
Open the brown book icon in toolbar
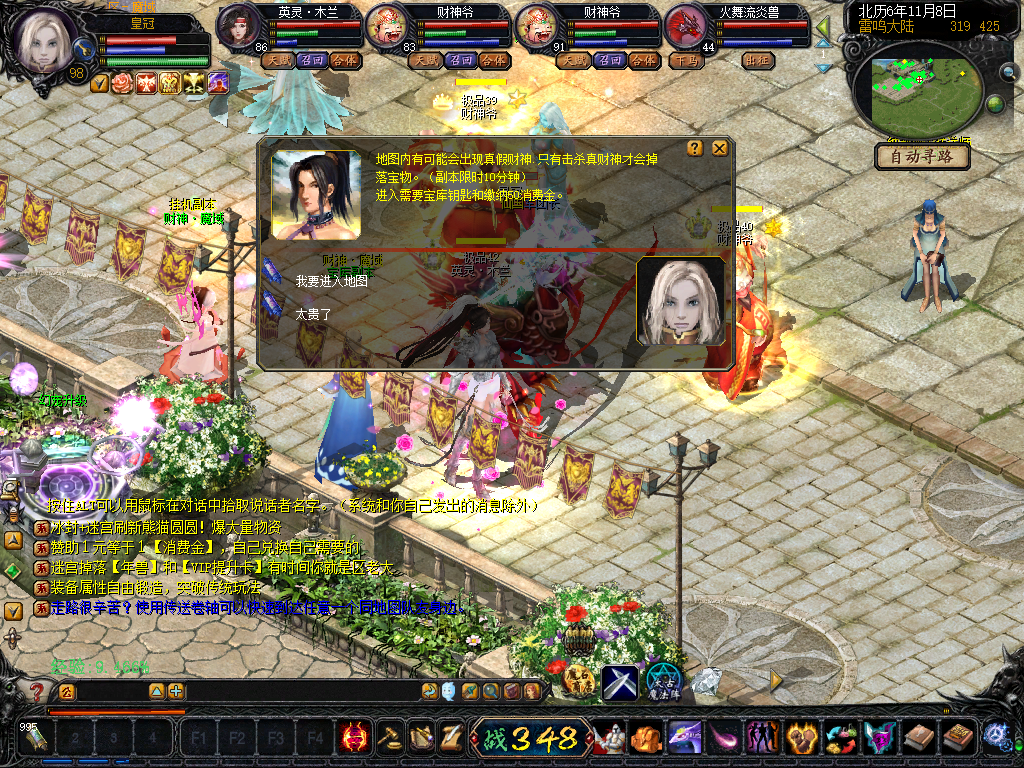click(918, 738)
